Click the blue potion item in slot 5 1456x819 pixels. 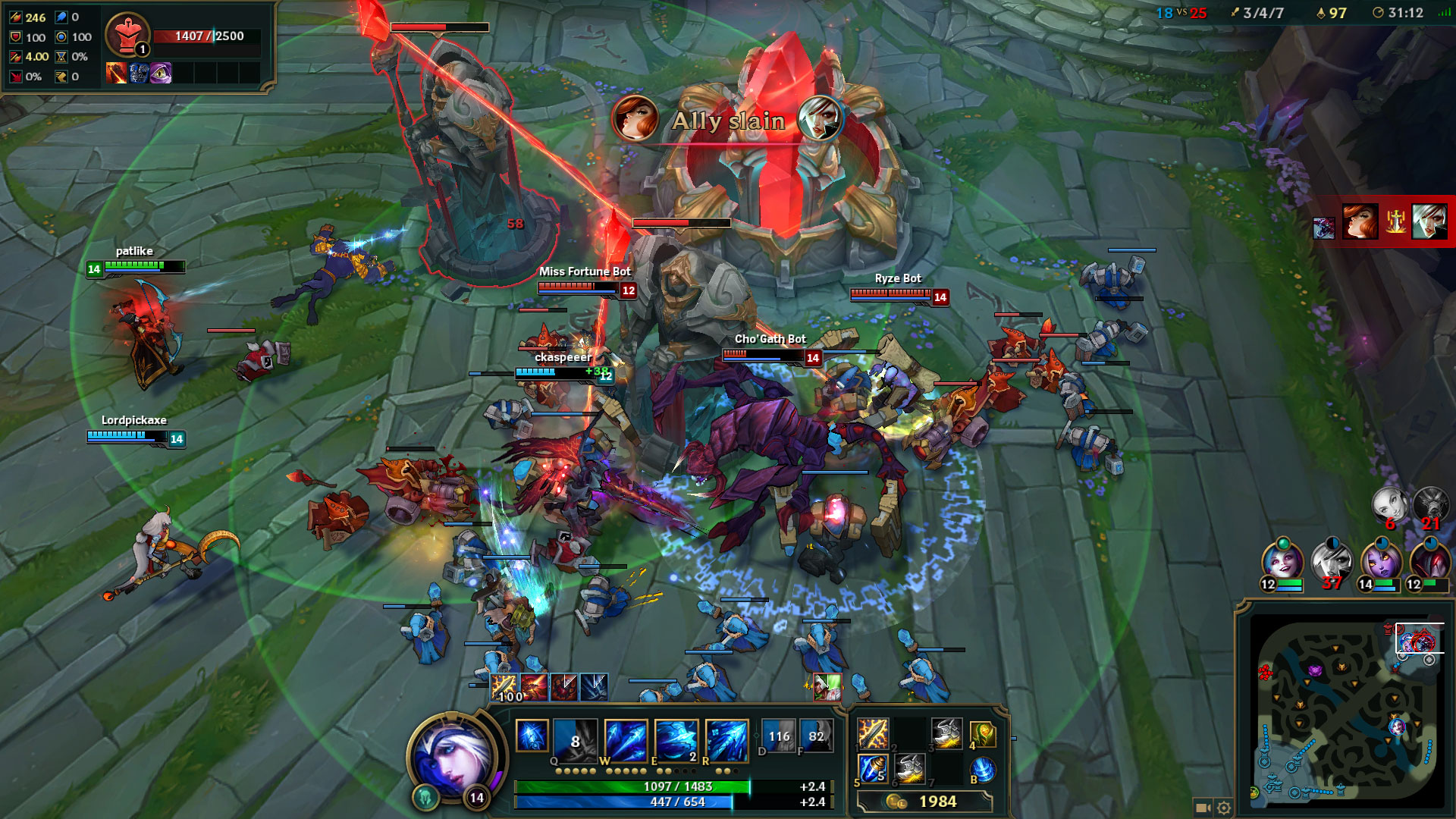click(x=873, y=768)
